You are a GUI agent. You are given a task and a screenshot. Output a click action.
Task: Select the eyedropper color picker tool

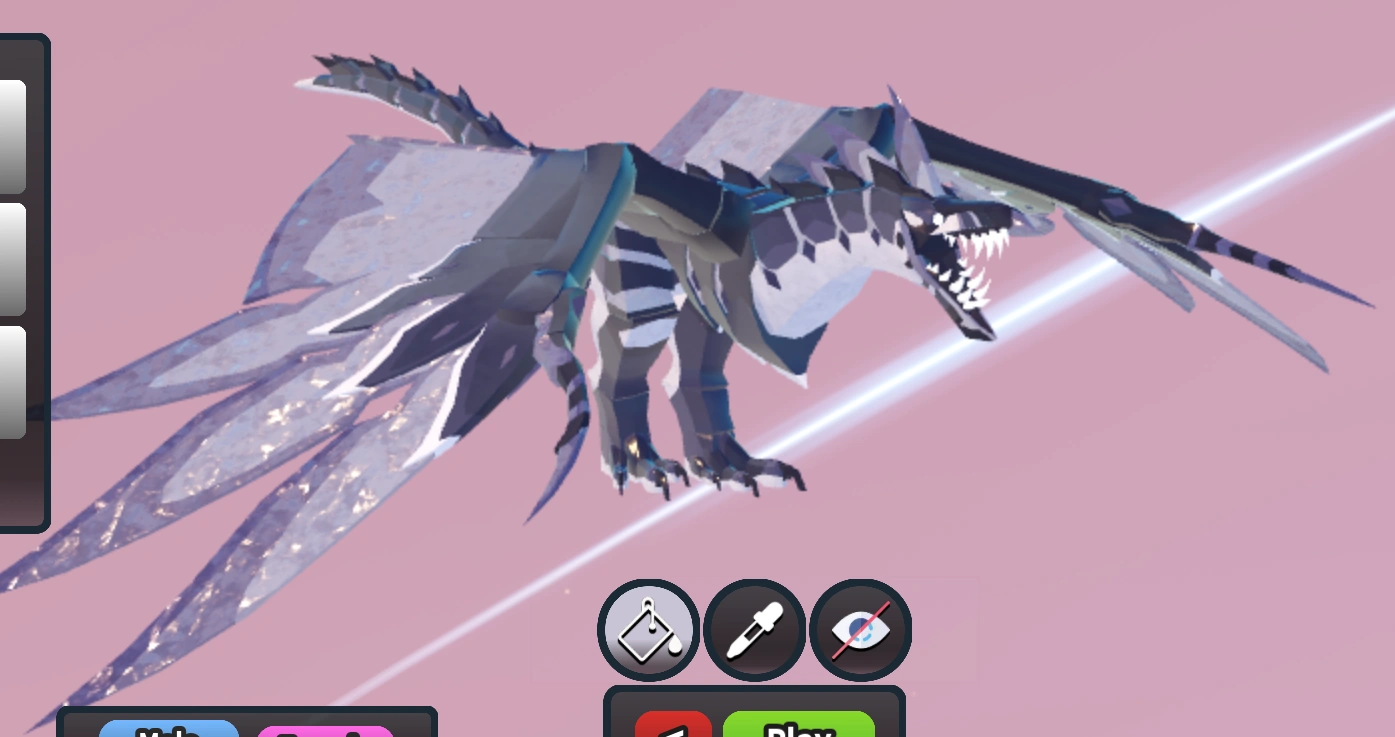point(753,630)
